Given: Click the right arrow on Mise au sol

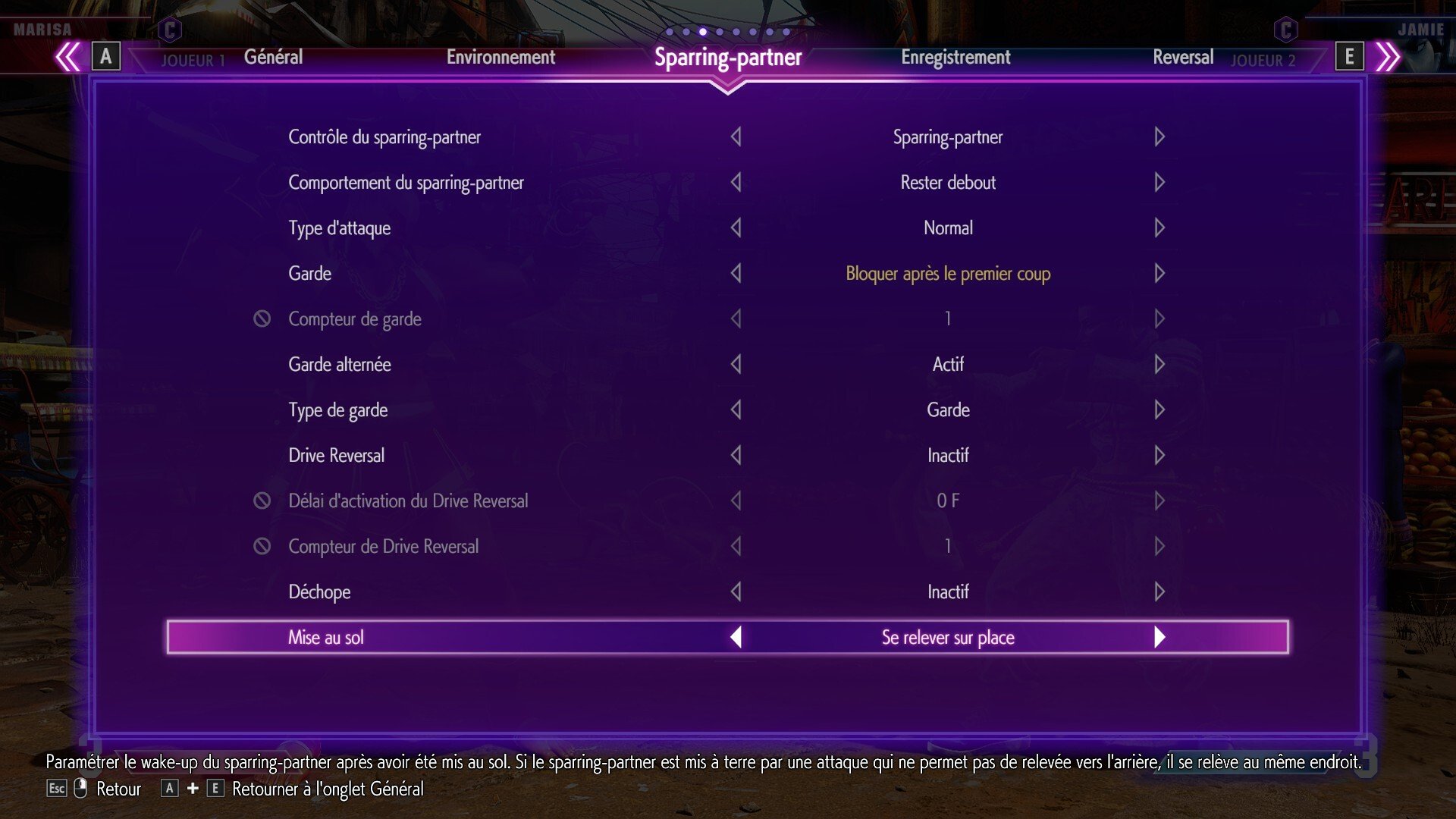Looking at the screenshot, I should pos(1159,637).
